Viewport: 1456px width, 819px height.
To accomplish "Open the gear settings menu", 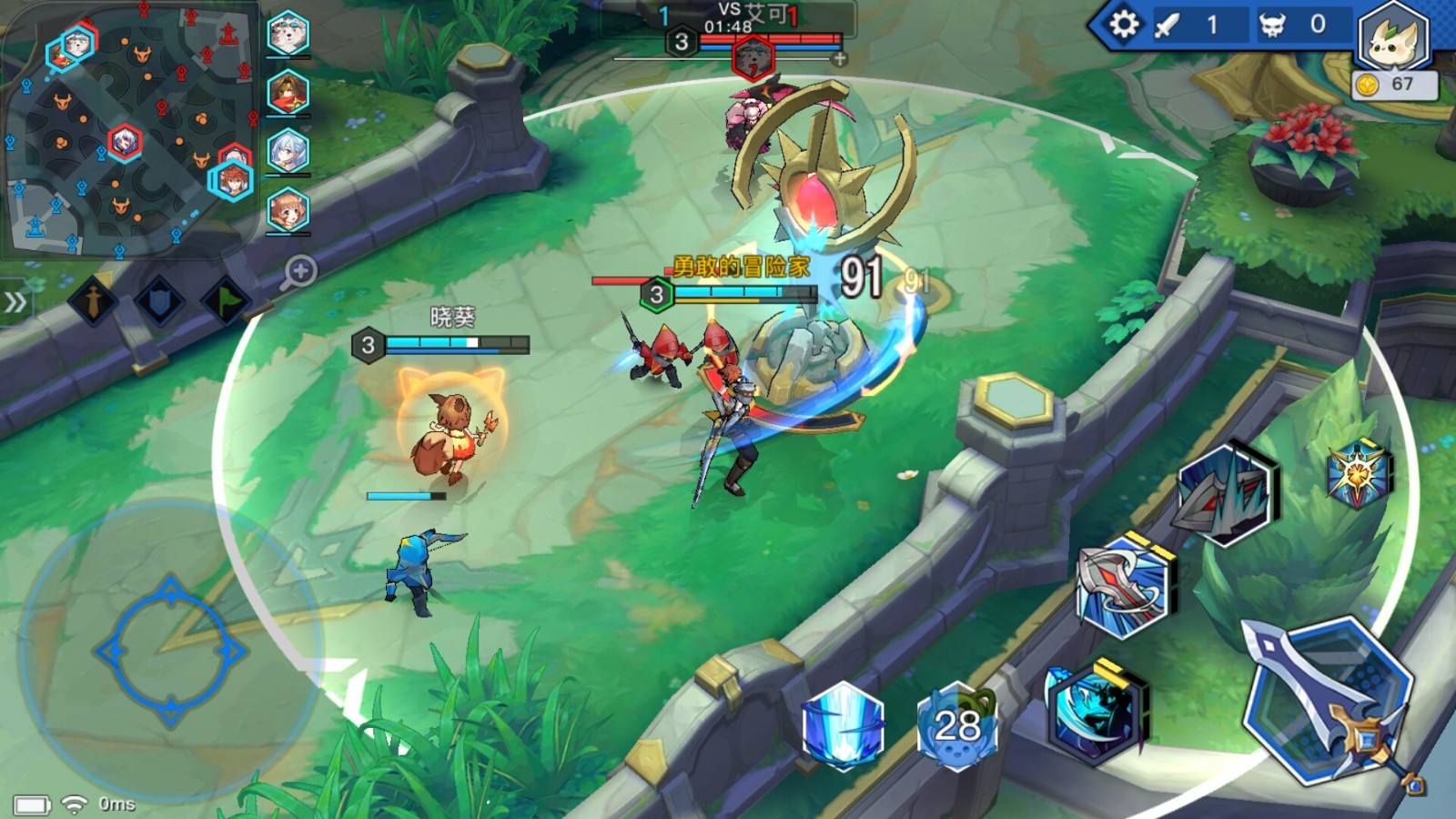I will (x=1124, y=25).
